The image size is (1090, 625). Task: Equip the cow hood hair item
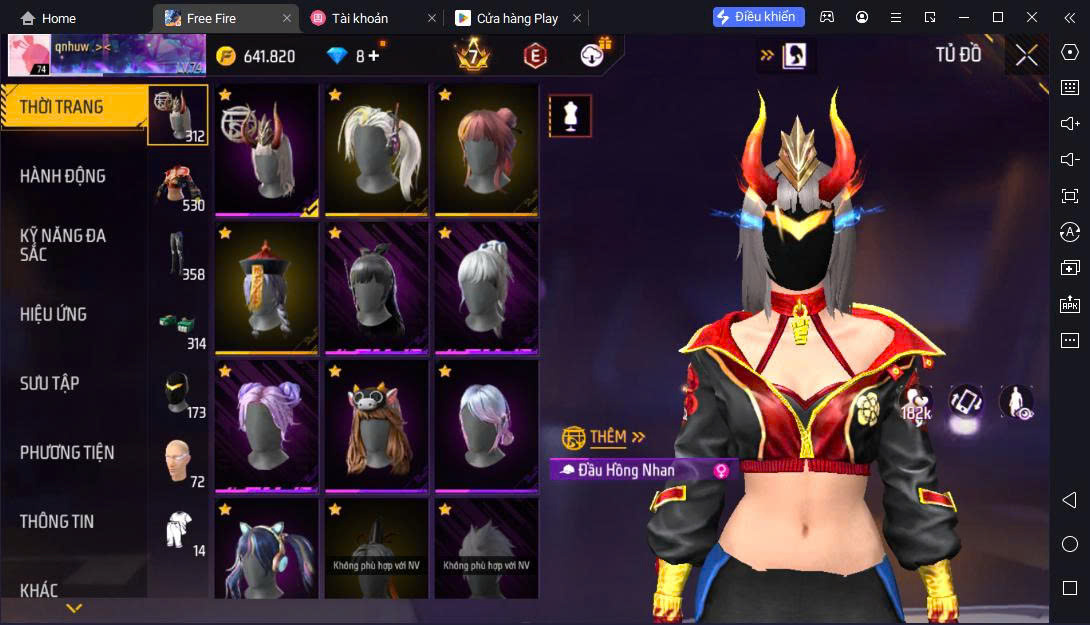[376, 426]
